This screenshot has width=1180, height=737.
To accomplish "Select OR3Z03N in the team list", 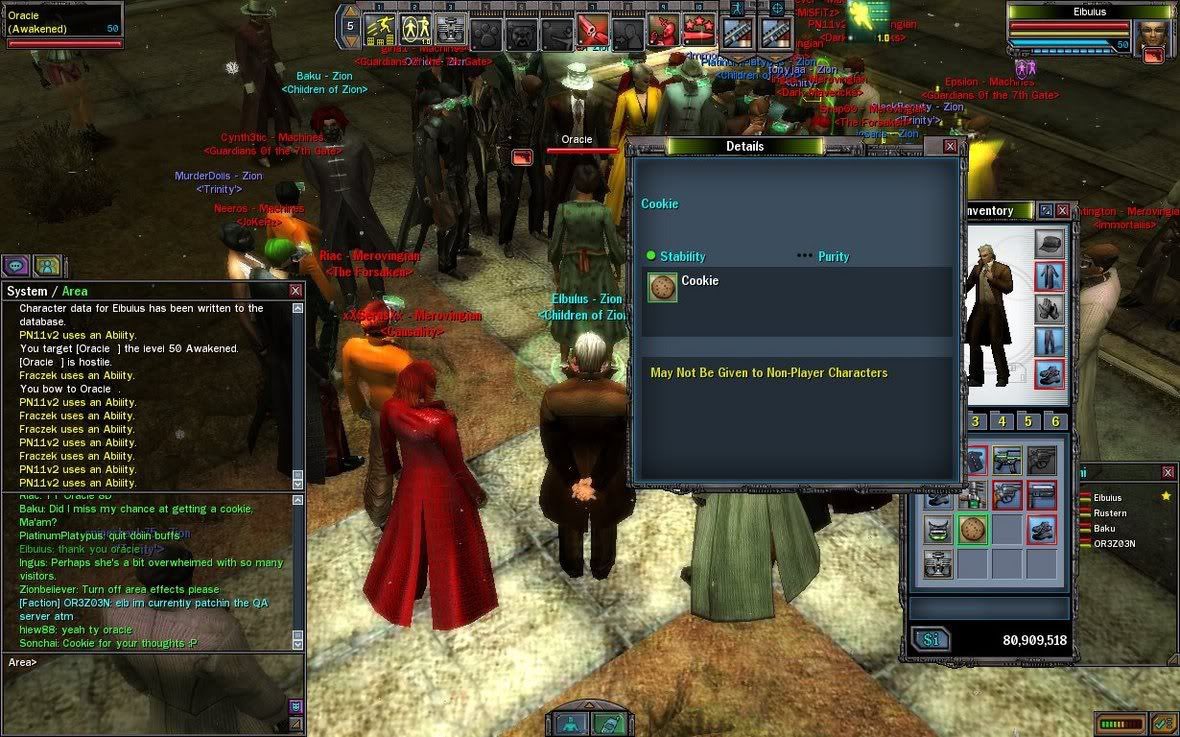I will pyautogui.click(x=1114, y=543).
